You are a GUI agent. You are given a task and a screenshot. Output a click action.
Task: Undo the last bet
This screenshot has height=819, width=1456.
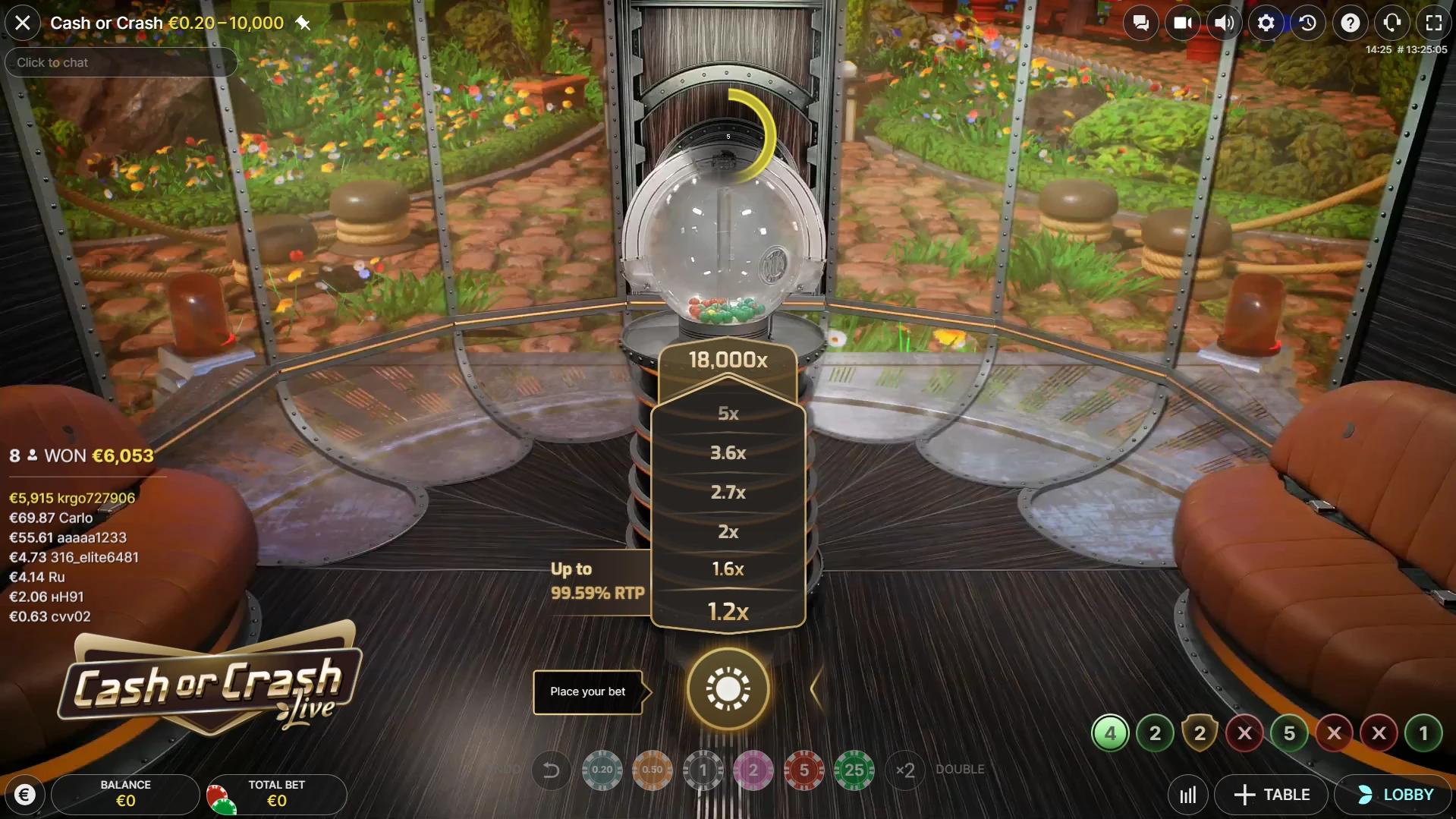(x=552, y=770)
